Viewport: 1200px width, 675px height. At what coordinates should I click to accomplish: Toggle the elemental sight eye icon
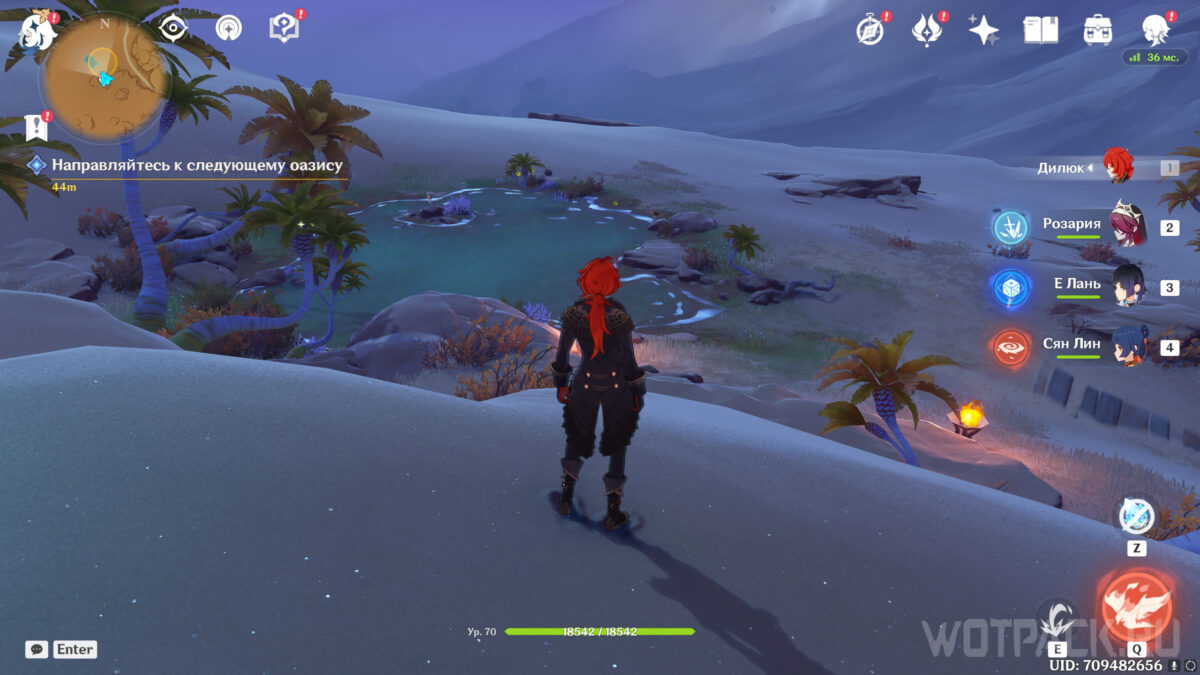tap(174, 28)
